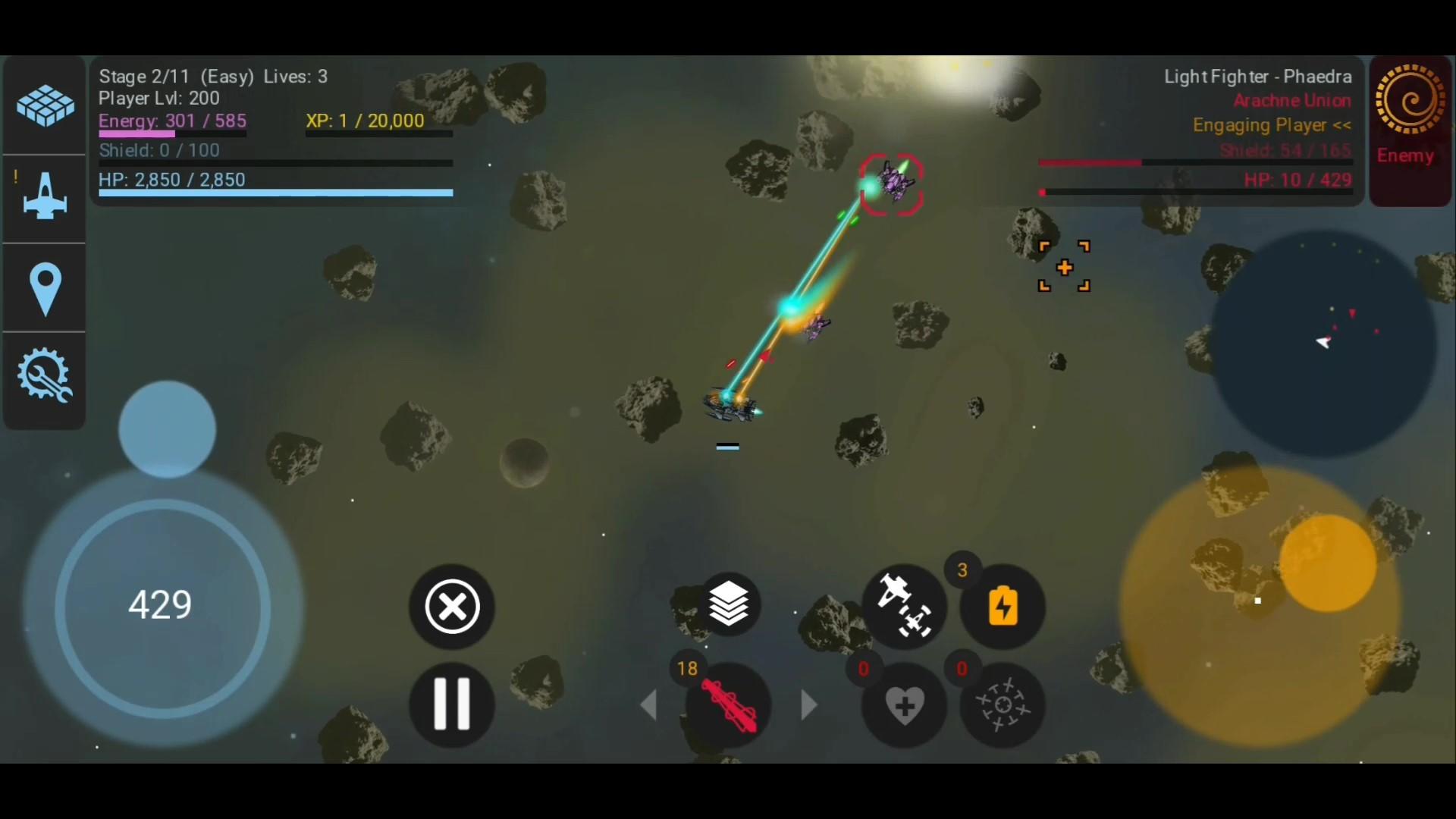Tap the orange crosshair waypoint marker
Viewport: 1456px width, 819px height.
1064,266
